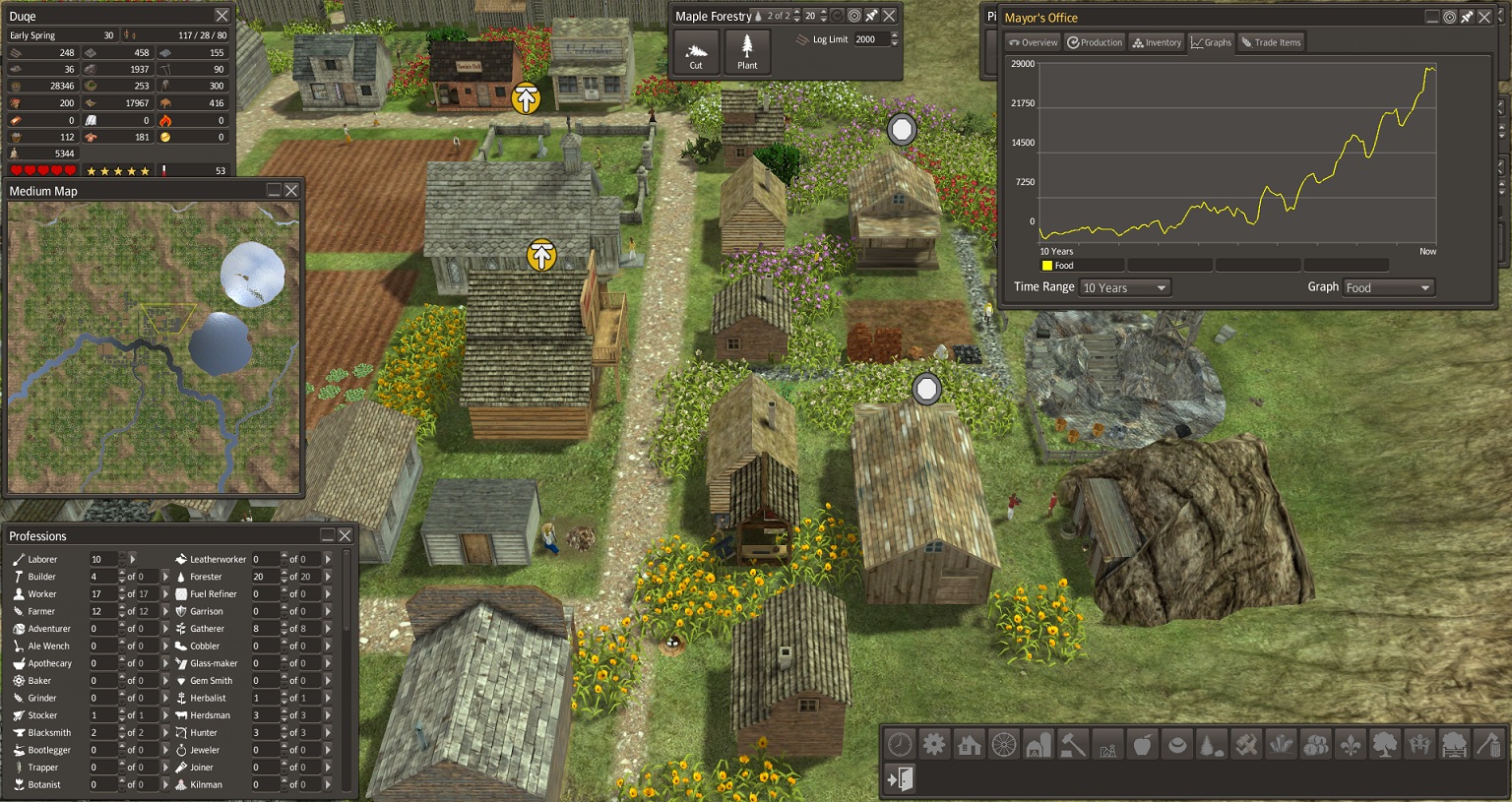Screen dimensions: 1512x802
Task: Click the Cut button in Maple Forestry
Action: point(696,53)
